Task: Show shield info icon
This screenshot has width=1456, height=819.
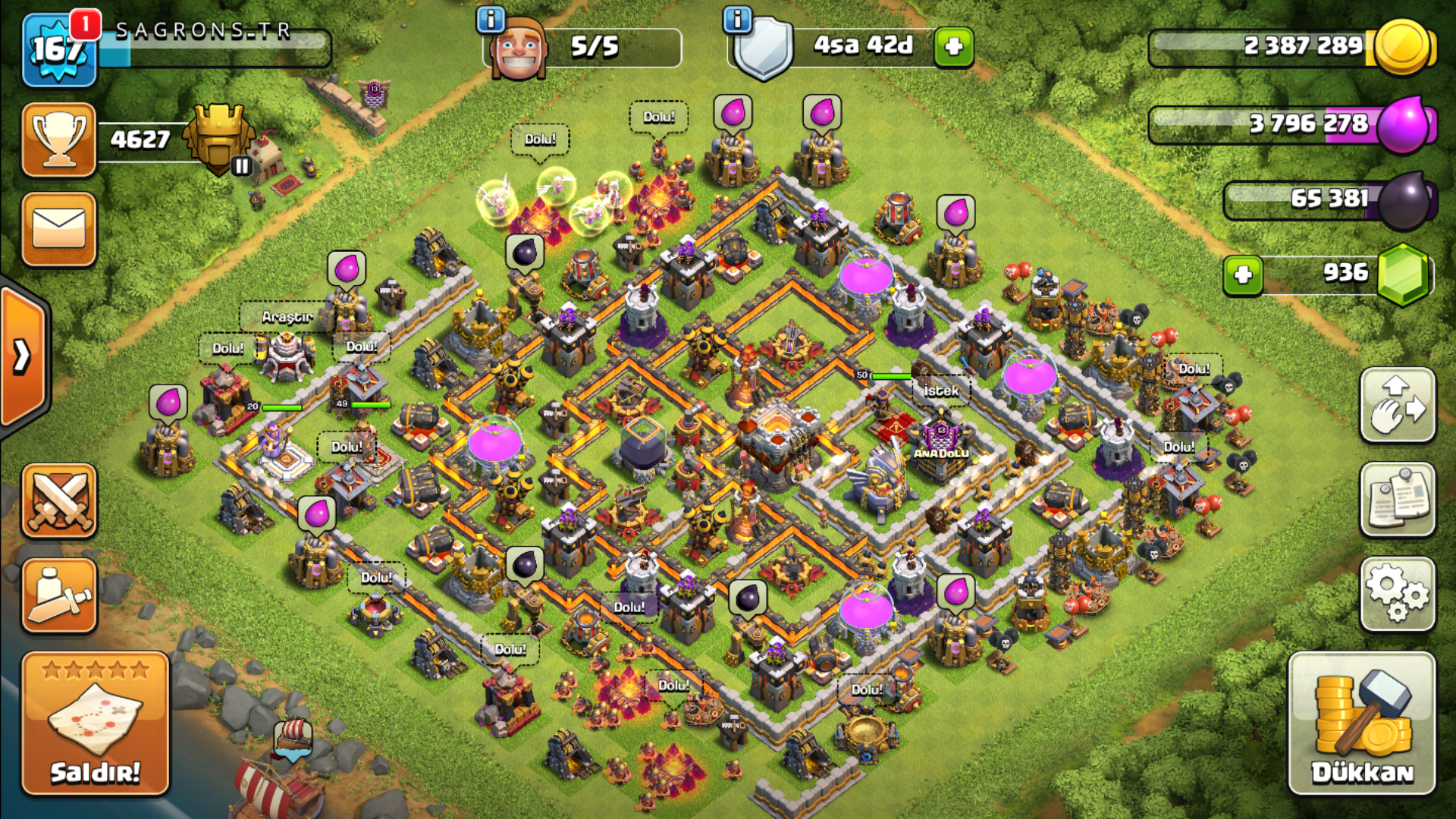Action: [x=737, y=19]
